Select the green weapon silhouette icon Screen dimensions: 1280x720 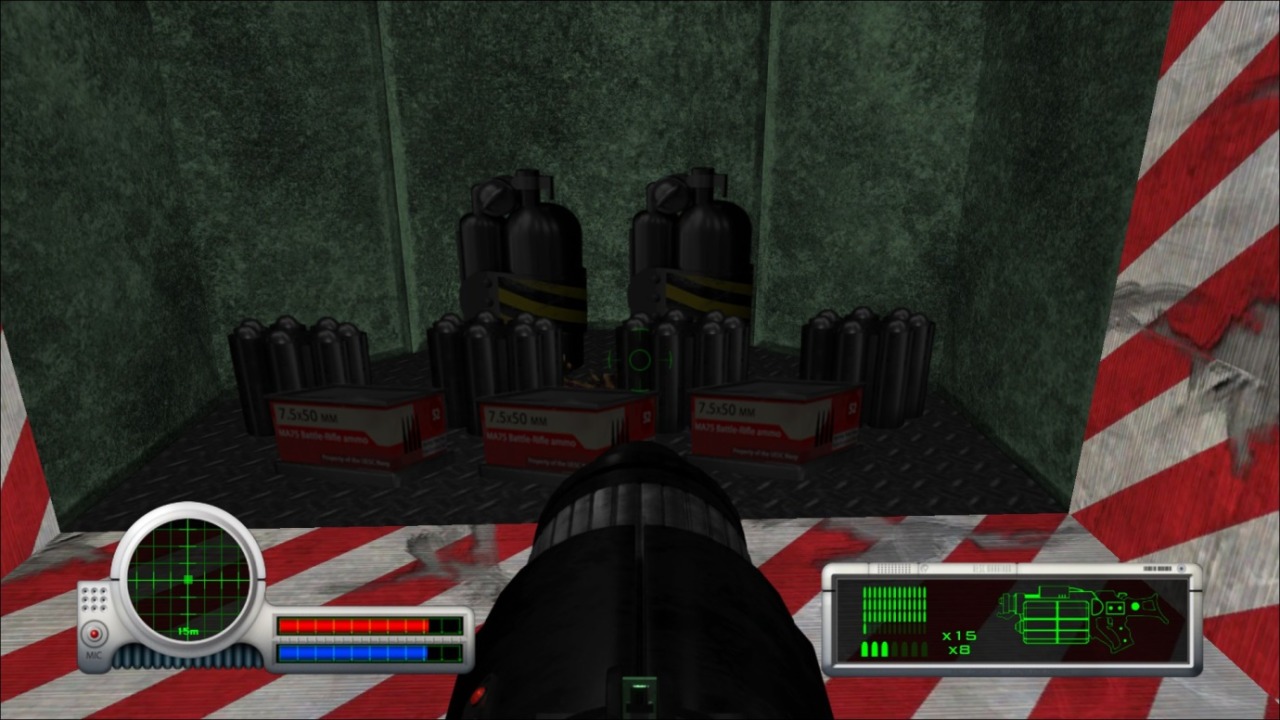(x=1085, y=616)
